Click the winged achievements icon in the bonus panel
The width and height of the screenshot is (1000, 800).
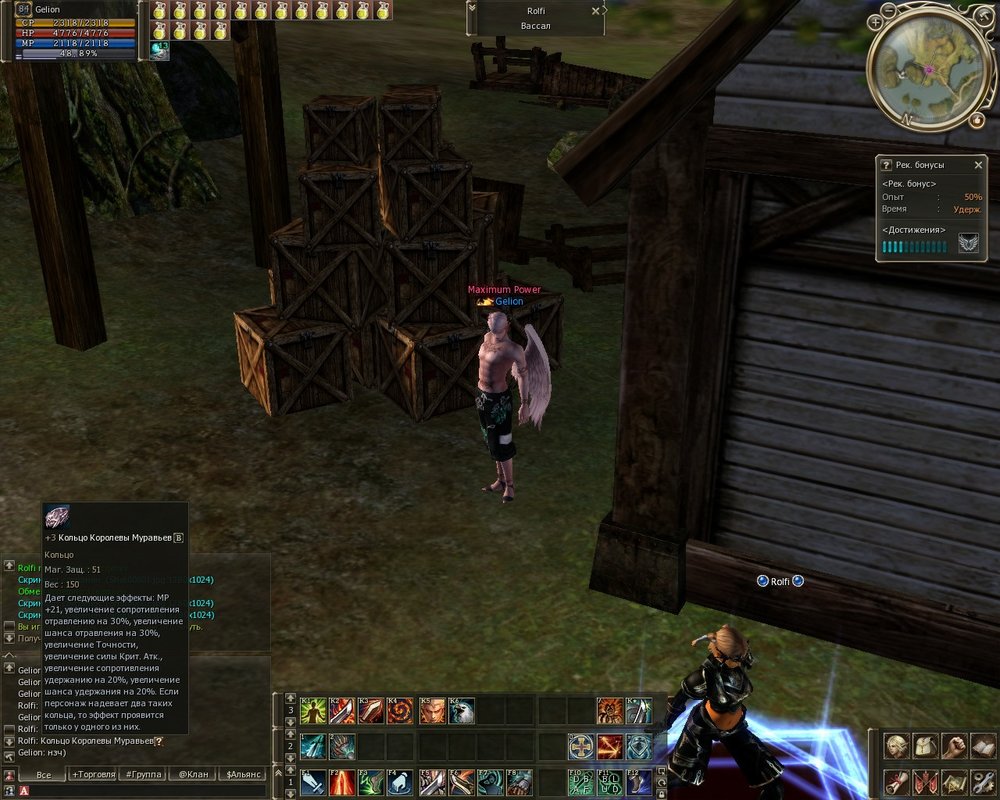pyautogui.click(x=968, y=244)
